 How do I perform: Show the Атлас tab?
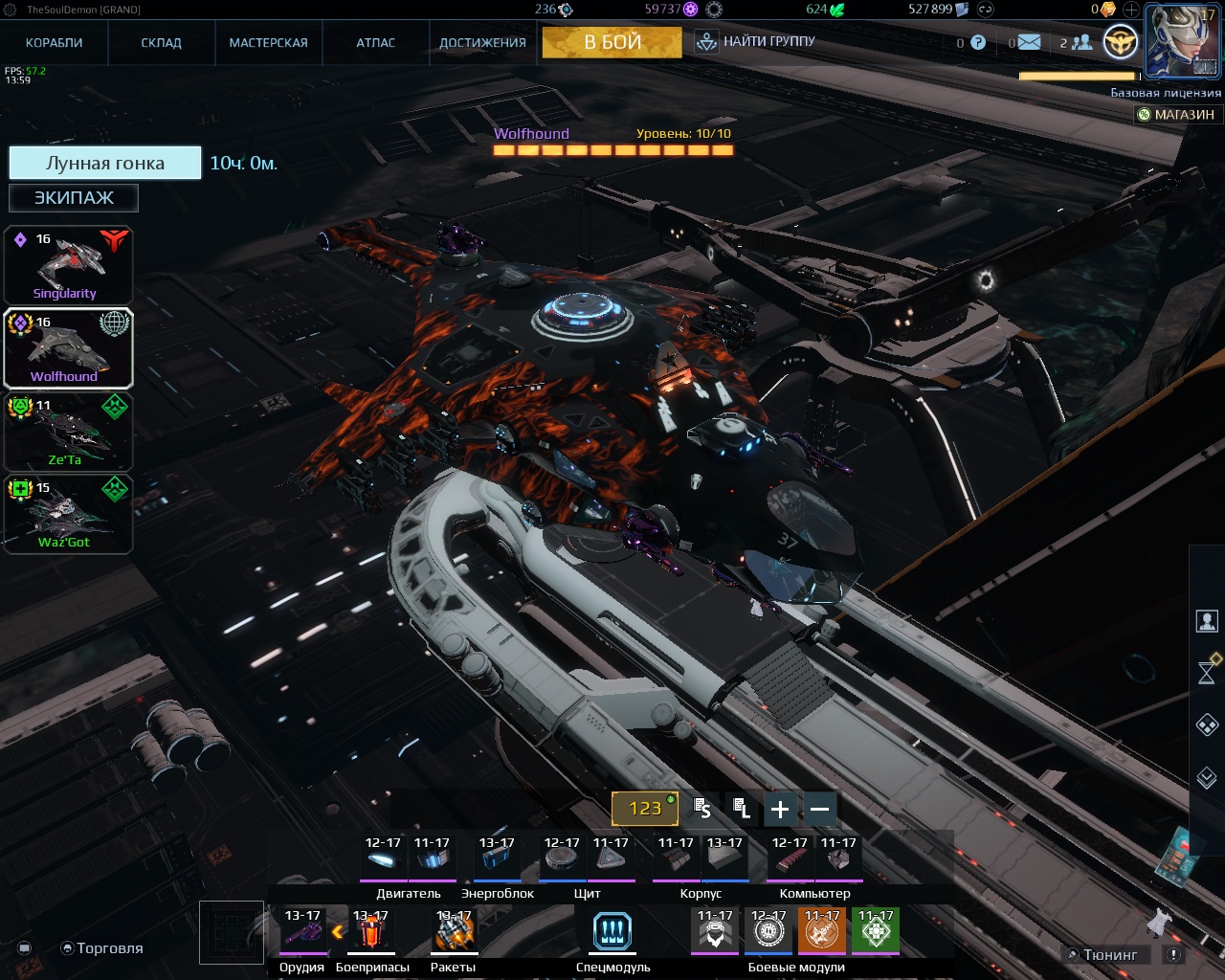point(376,43)
